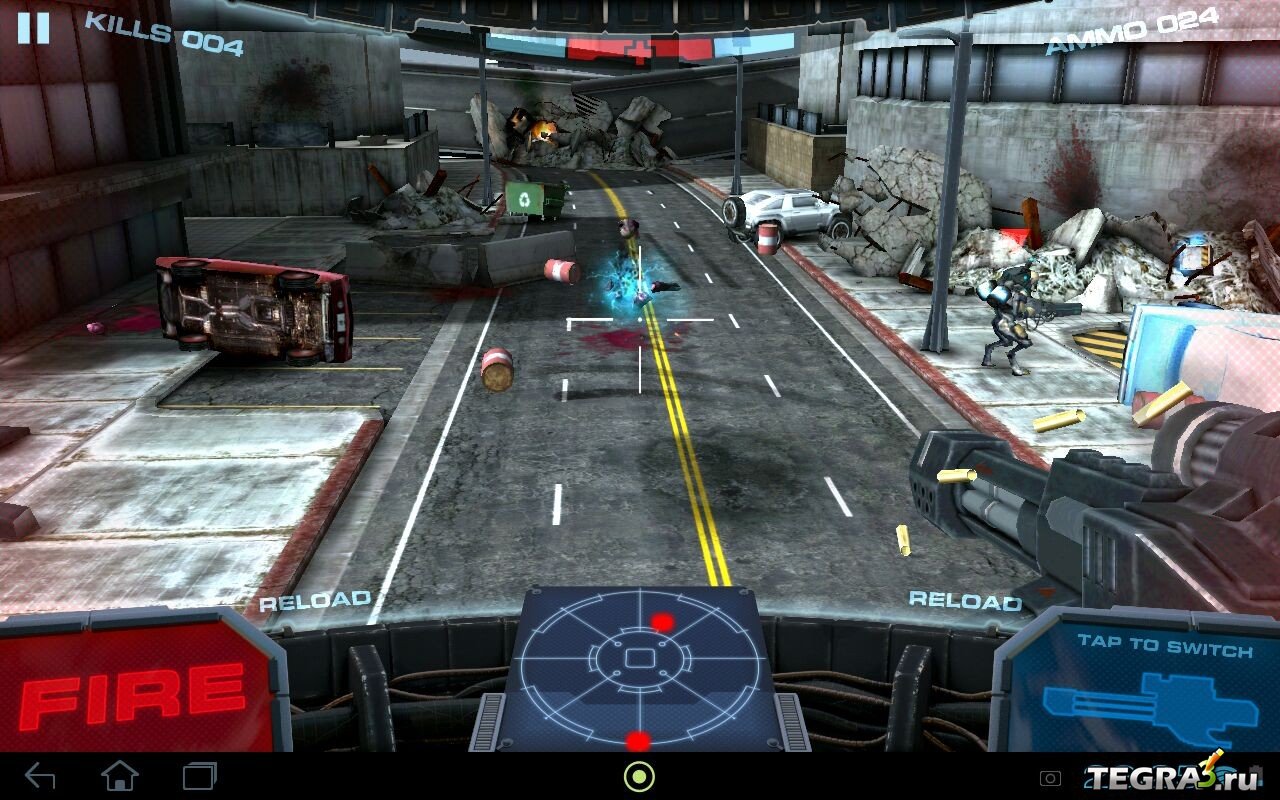Screen dimensions: 1280x800
Task: Tap the red FIRE button
Action: point(132,689)
